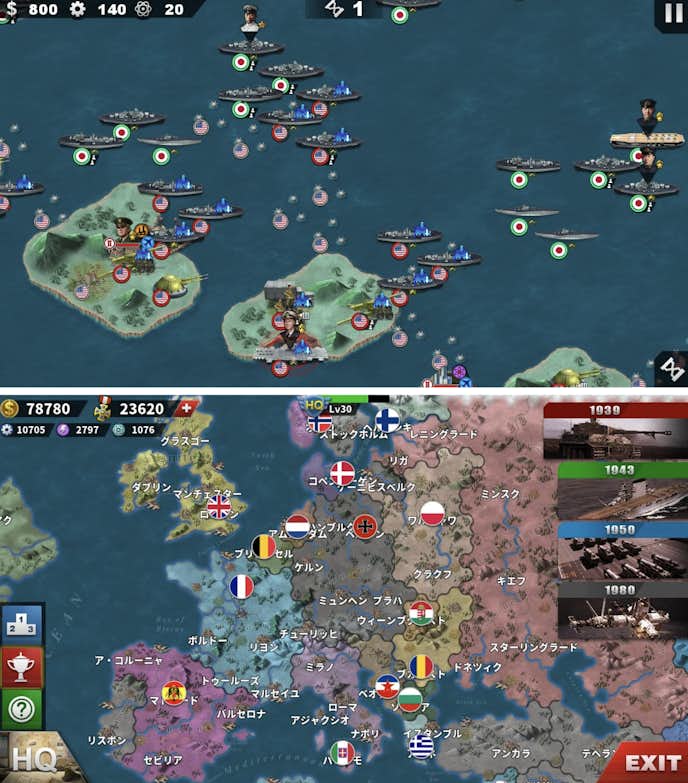Pick the Romania flag marker
688x783 pixels.
pyautogui.click(x=421, y=666)
